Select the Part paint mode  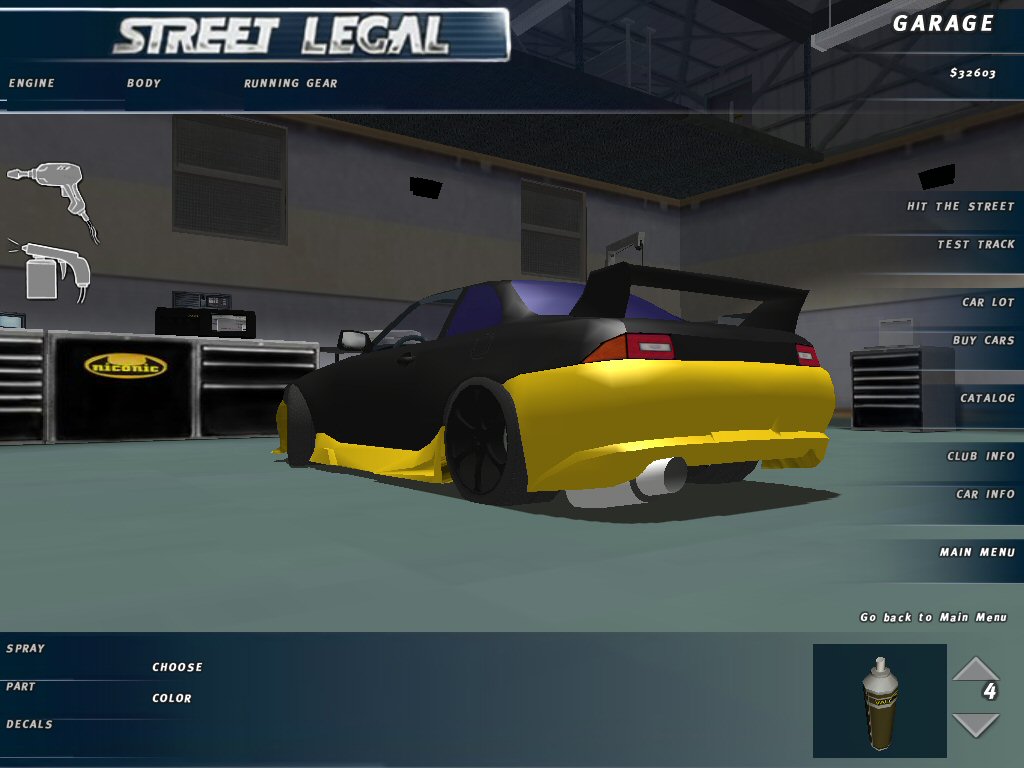pyautogui.click(x=20, y=686)
